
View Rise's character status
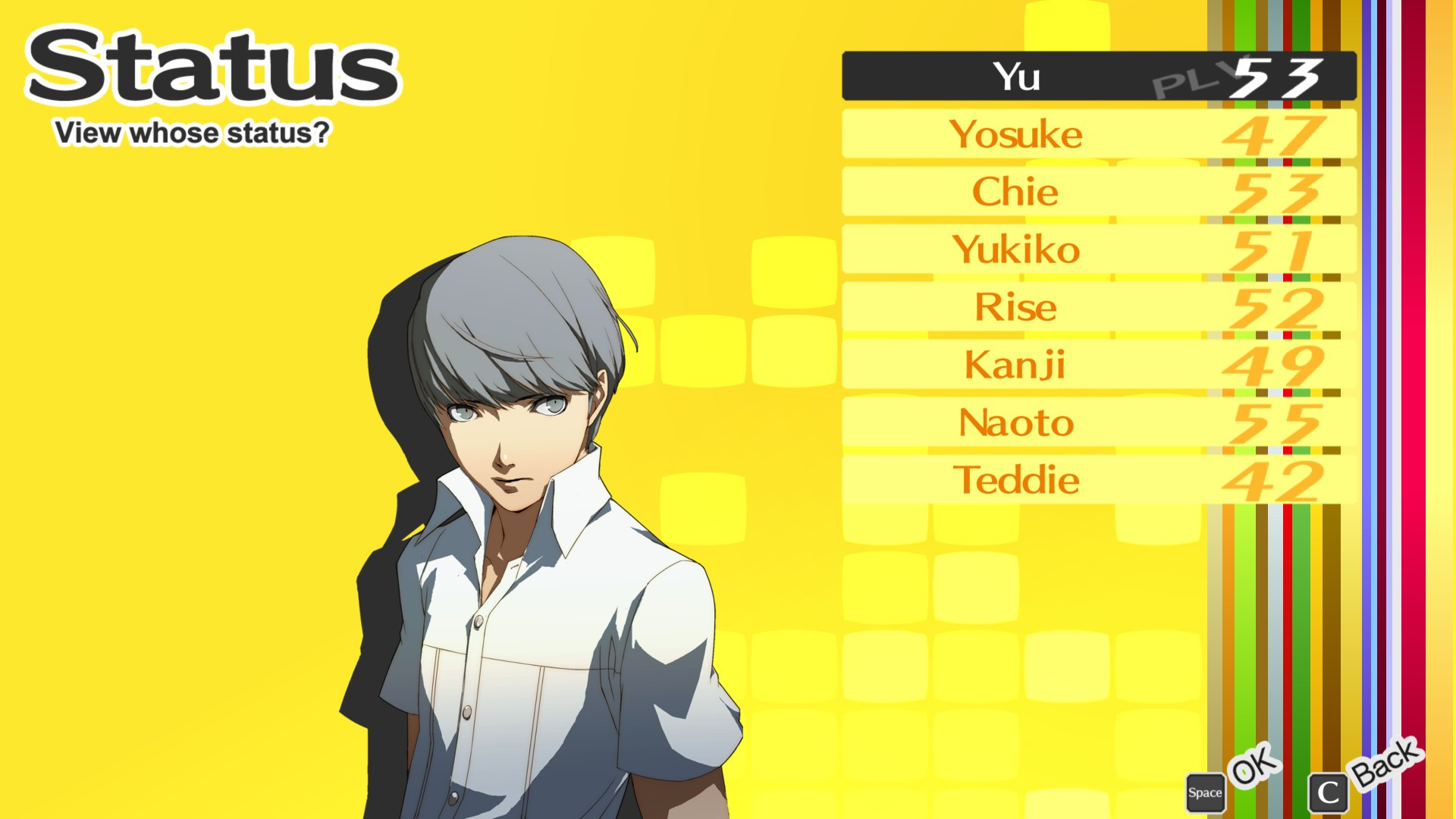pos(1016,308)
